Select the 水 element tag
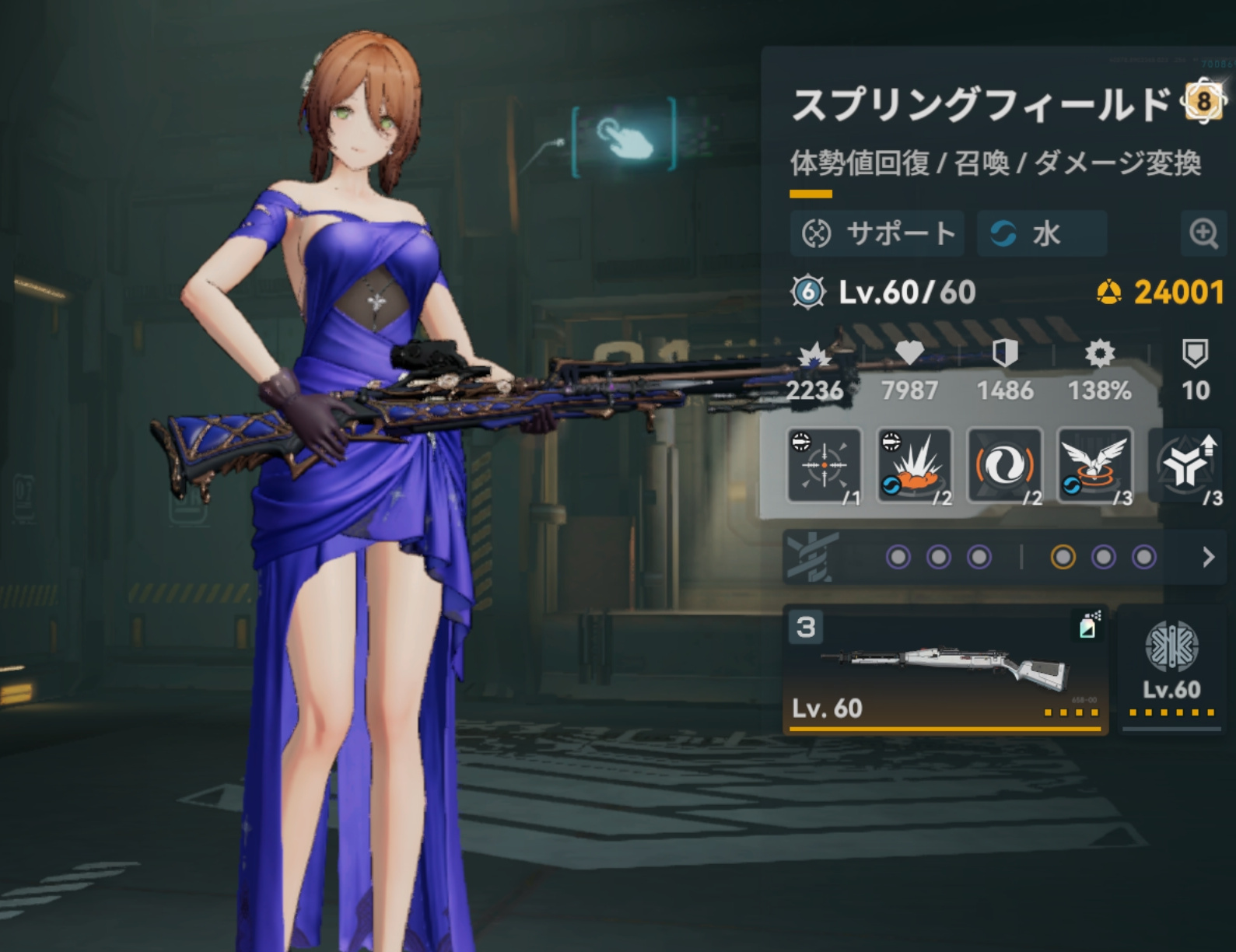Image resolution: width=1236 pixels, height=952 pixels. click(x=1041, y=233)
